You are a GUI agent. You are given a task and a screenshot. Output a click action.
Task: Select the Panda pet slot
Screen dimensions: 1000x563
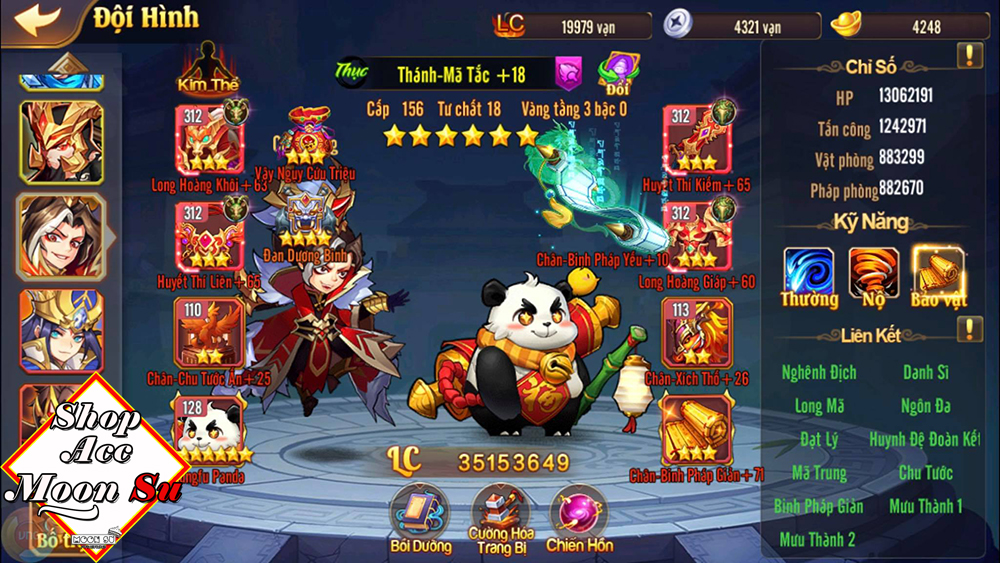click(x=209, y=429)
